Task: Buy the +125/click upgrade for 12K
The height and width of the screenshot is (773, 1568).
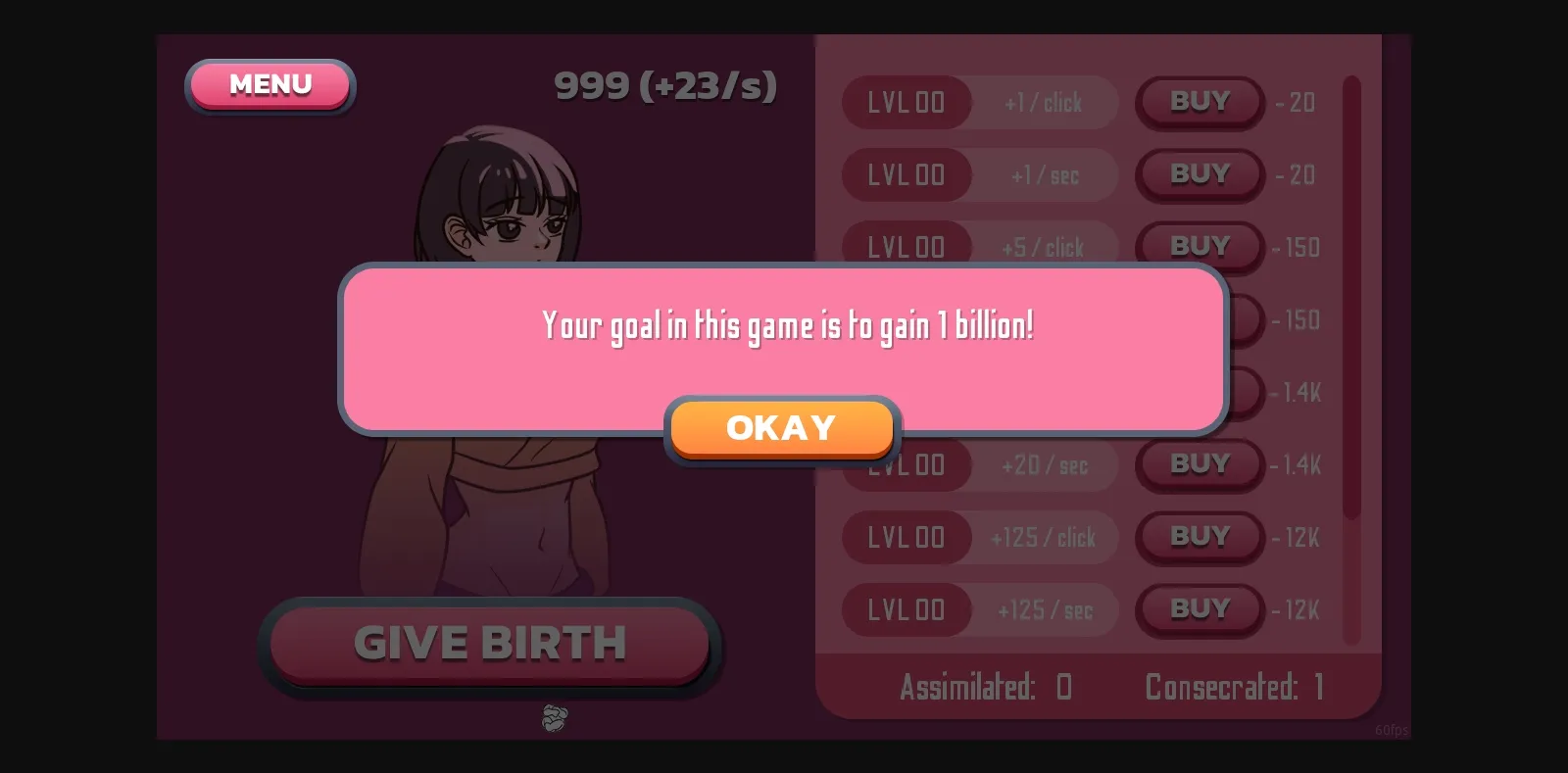Action: pyautogui.click(x=1199, y=536)
